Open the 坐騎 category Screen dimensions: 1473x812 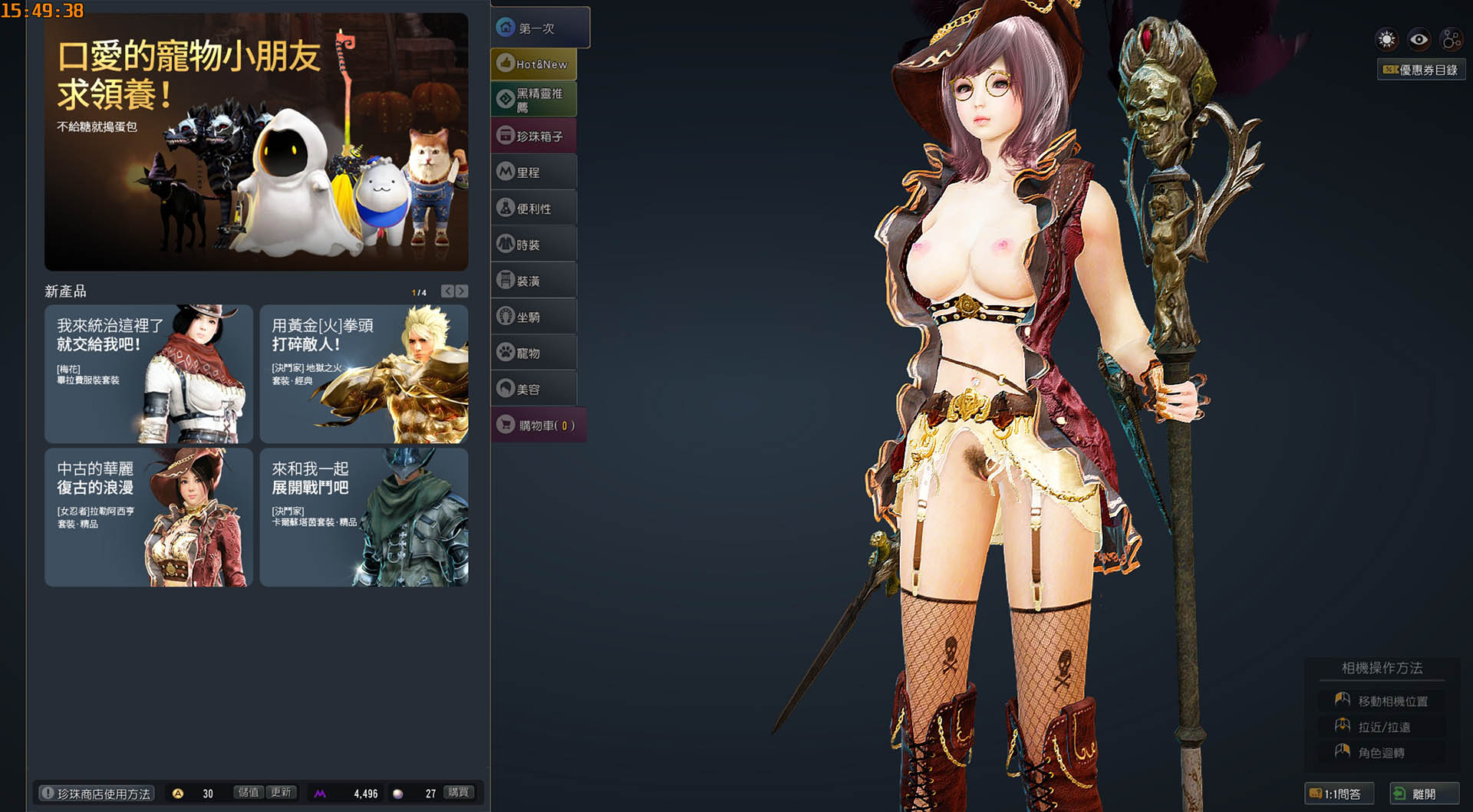click(534, 317)
